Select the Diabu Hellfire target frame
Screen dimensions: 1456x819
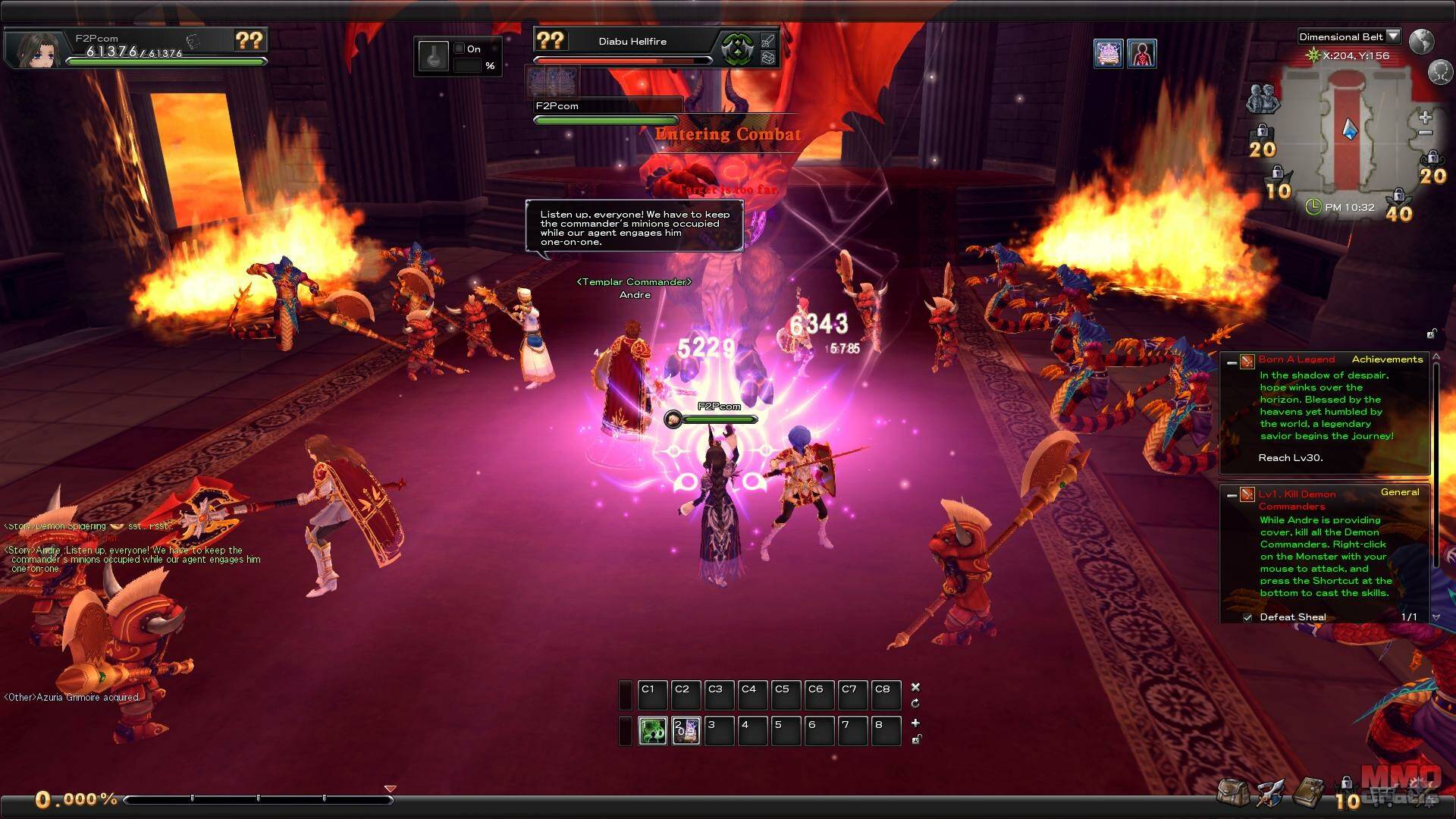coord(632,42)
